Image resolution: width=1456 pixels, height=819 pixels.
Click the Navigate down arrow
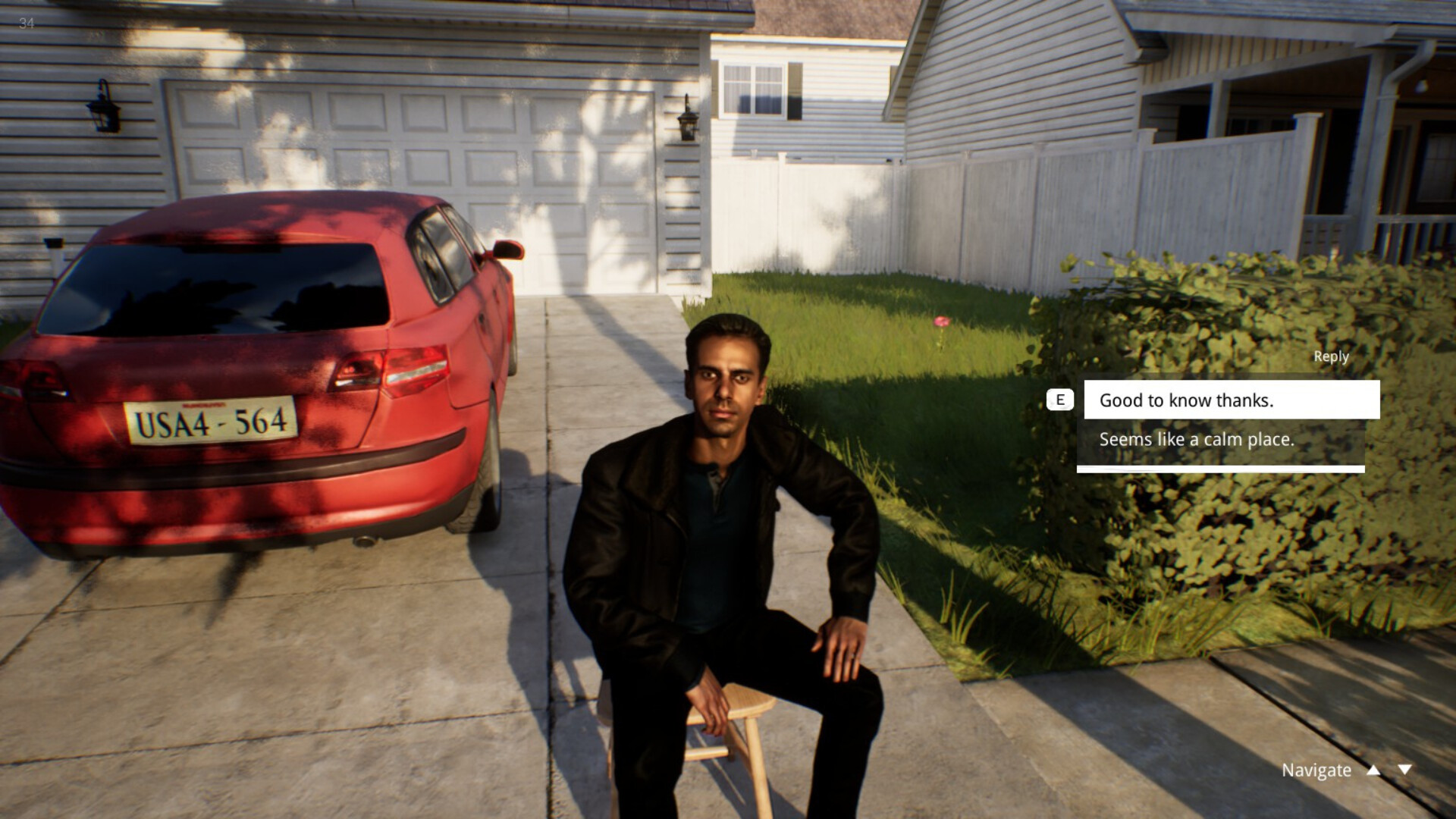click(x=1404, y=770)
